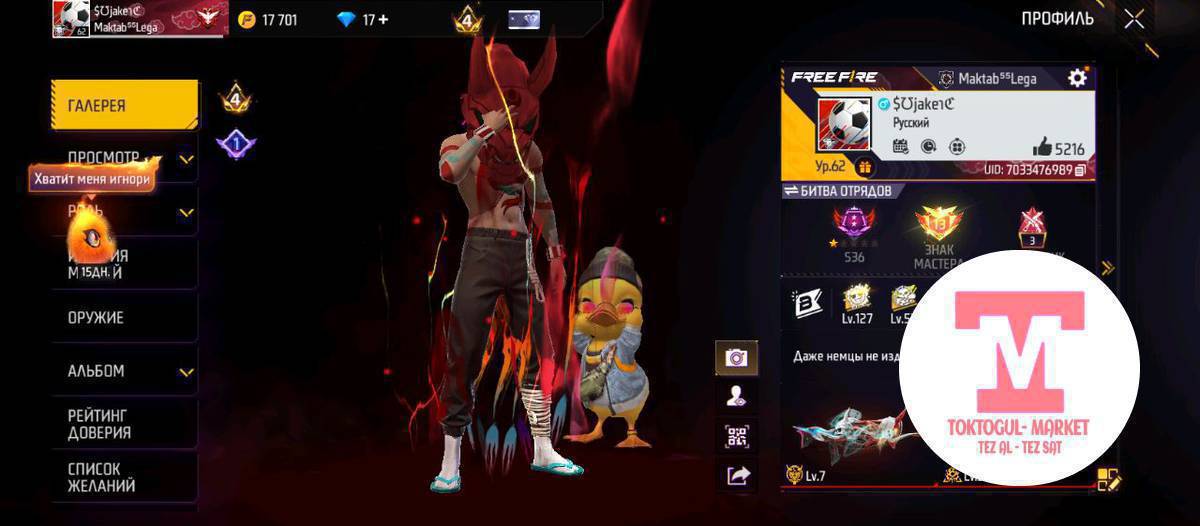Open the Оружие section
Image resolution: width=1200 pixels, height=526 pixels.
(123, 318)
